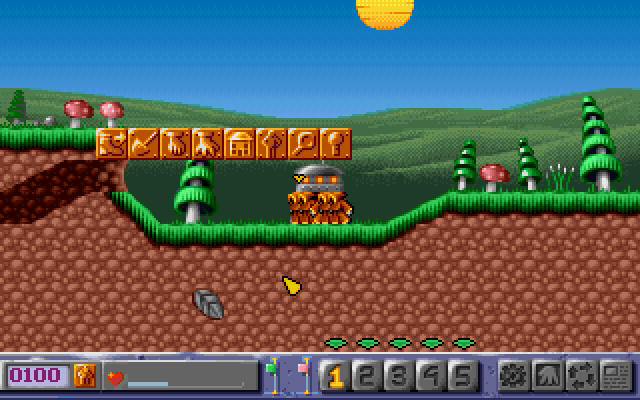This screenshot has width=640, height=400.
Task: Pick the shovel icon on the orange toolbar
Action: pos(143,143)
